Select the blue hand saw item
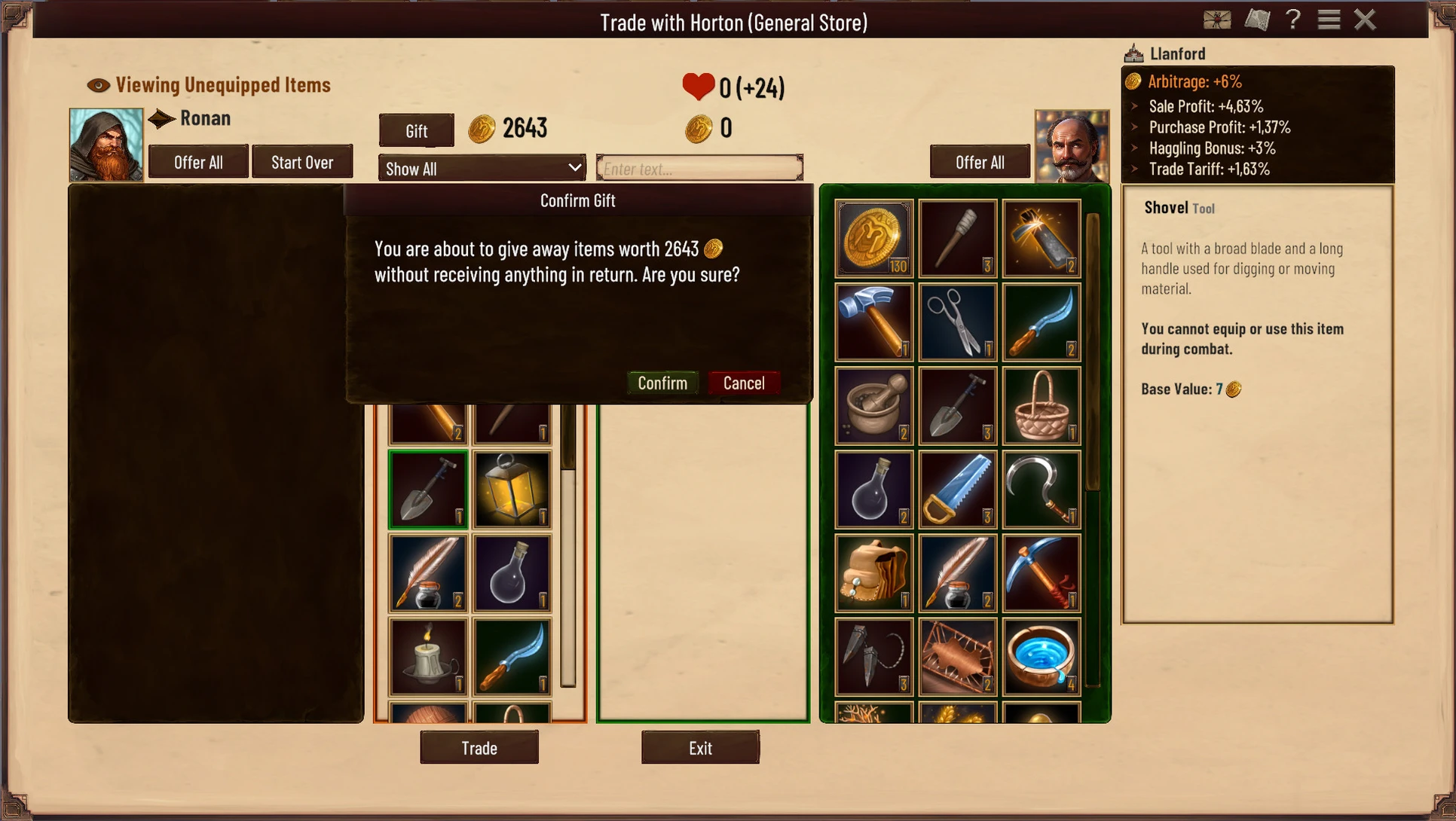 coord(957,489)
